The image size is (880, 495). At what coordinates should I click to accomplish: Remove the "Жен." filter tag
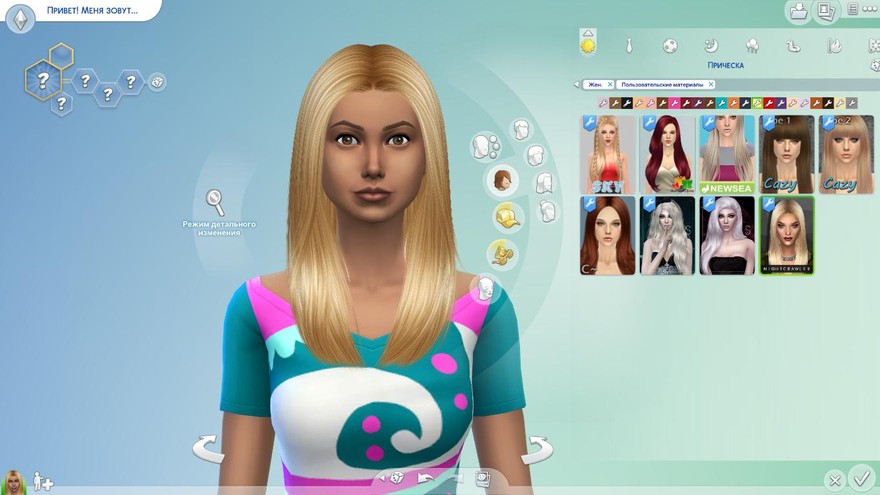click(609, 85)
